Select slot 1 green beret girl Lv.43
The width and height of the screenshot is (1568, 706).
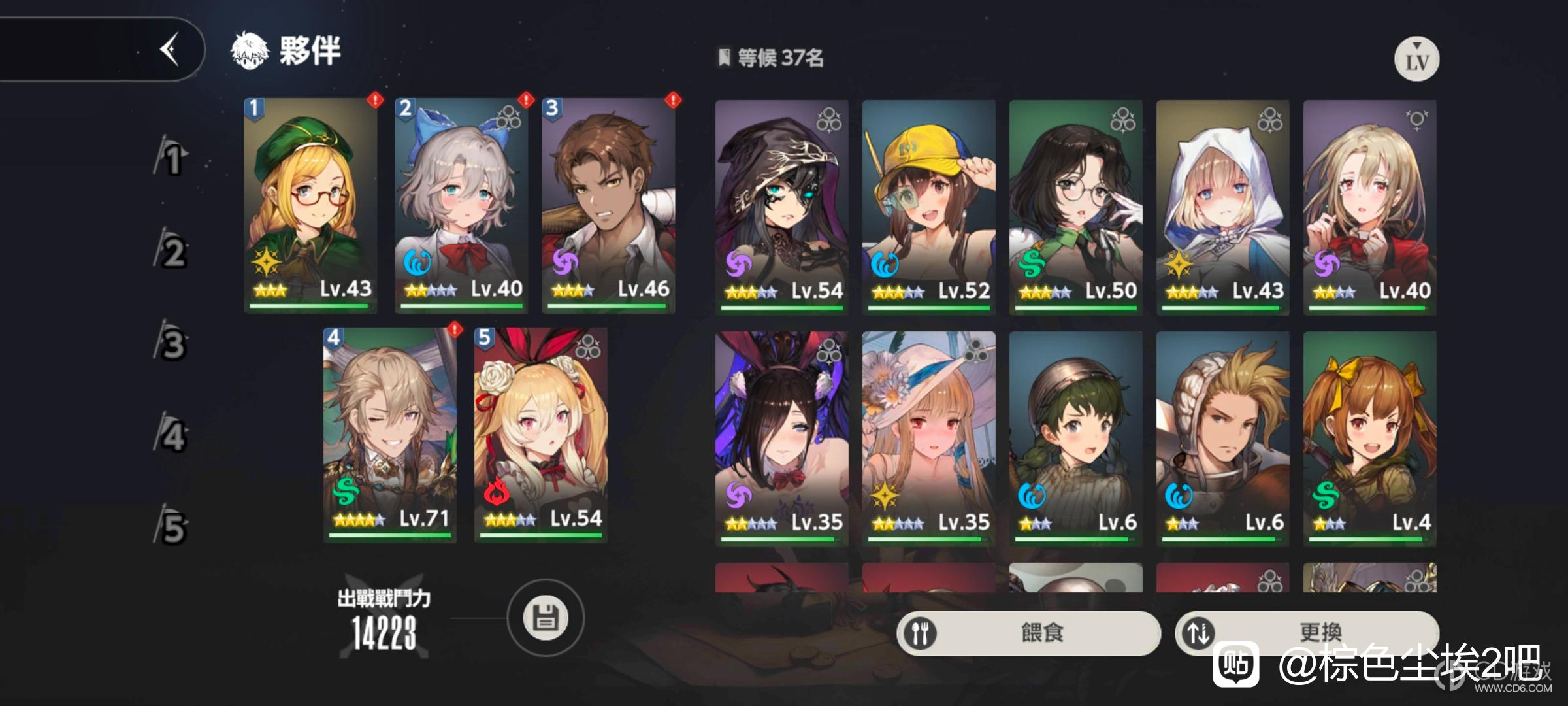pos(310,205)
